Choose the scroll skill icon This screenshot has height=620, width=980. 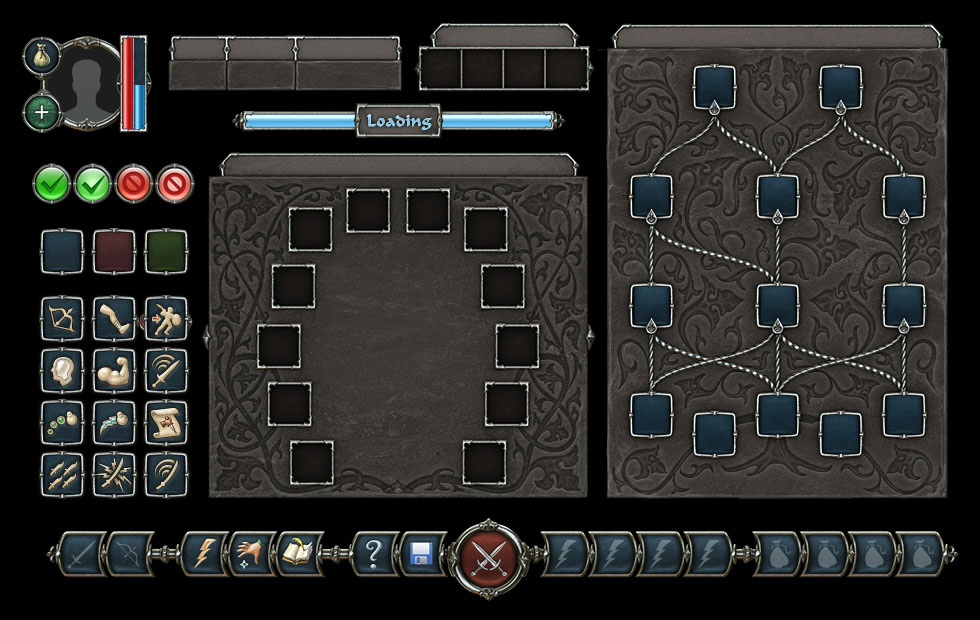tap(165, 421)
